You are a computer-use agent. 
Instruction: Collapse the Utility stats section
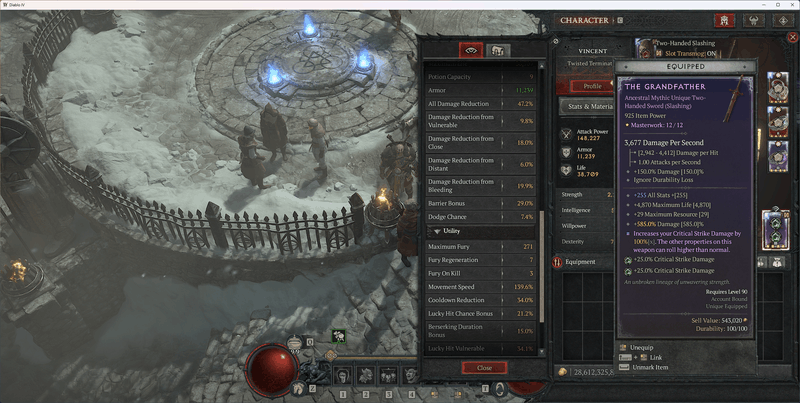pyautogui.click(x=438, y=231)
